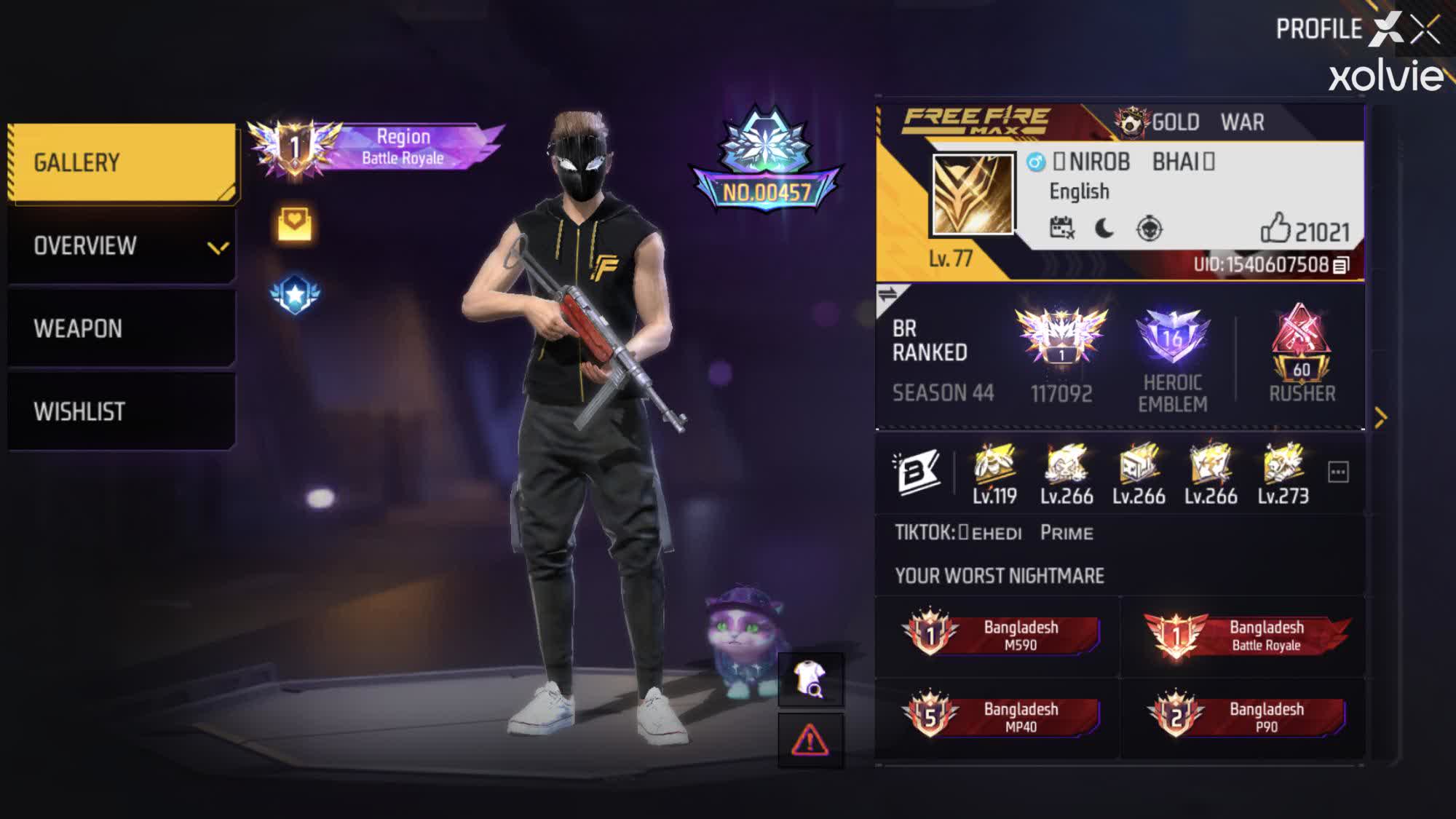This screenshot has height=819, width=1456.
Task: Open more badges with the ellipsis button
Action: coord(1337,470)
